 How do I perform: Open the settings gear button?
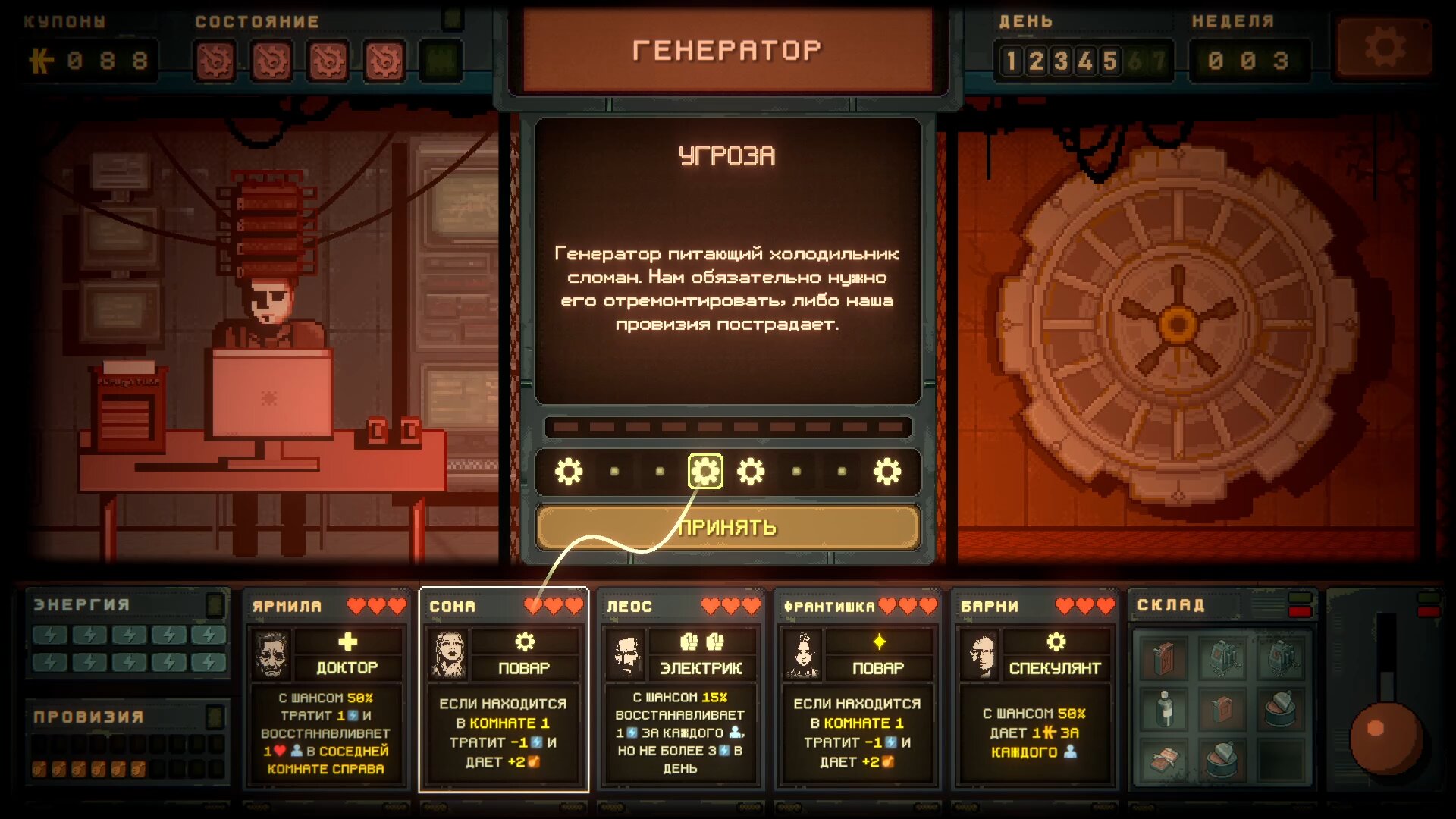[x=1384, y=49]
